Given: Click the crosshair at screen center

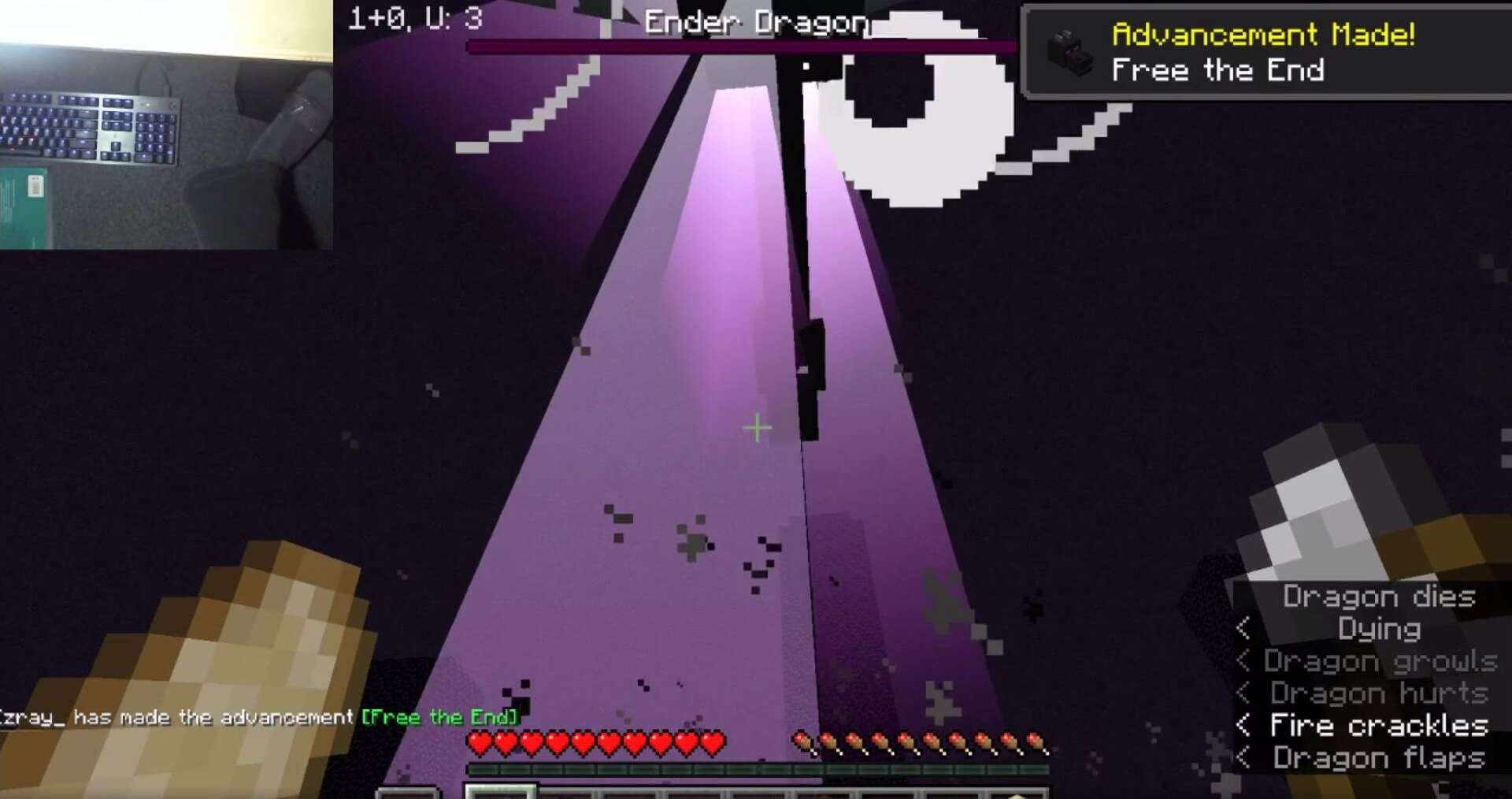Looking at the screenshot, I should click(x=756, y=426).
